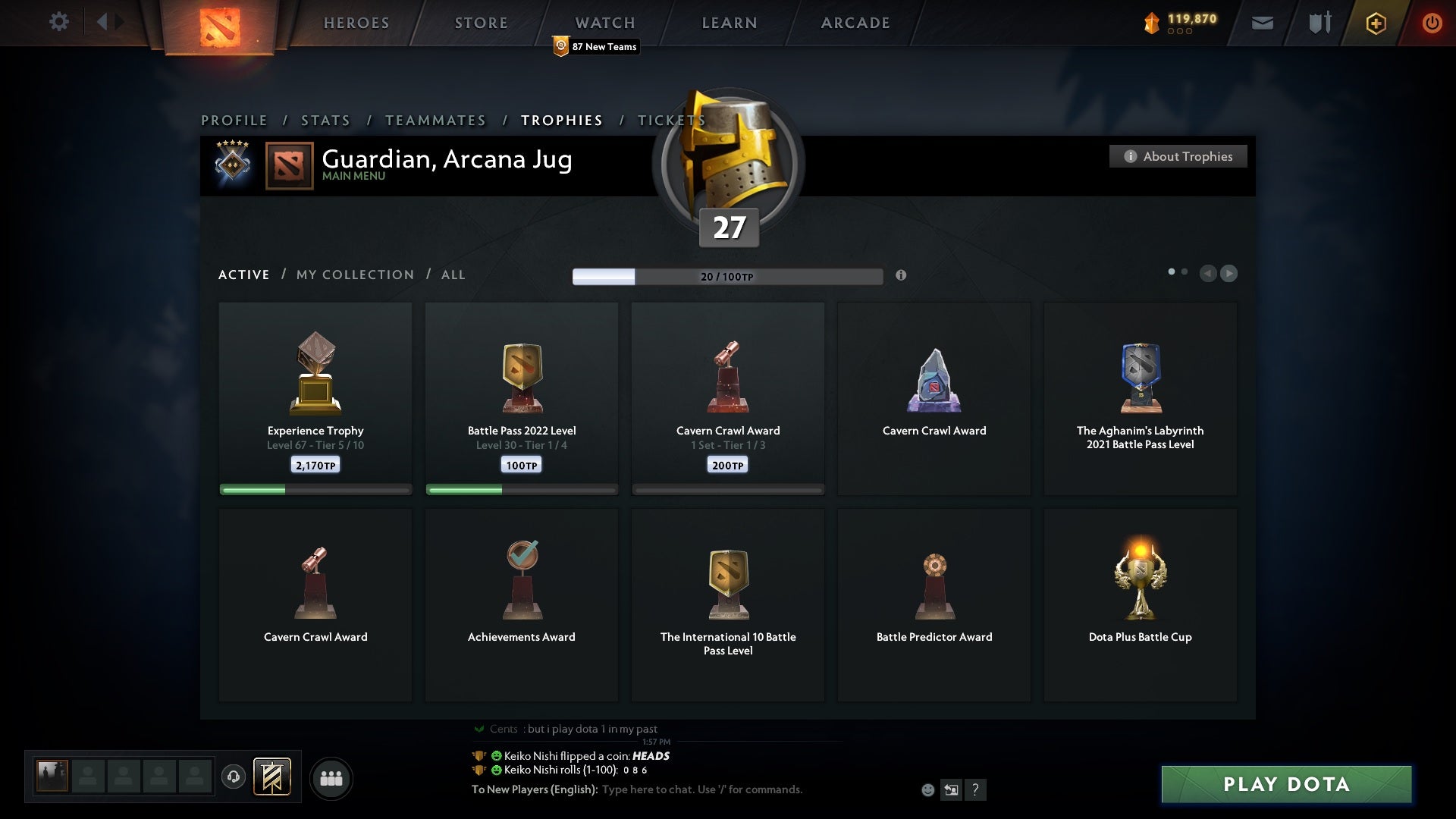Image resolution: width=1456 pixels, height=819 pixels.
Task: Click the chat help question mark icon
Action: click(975, 789)
